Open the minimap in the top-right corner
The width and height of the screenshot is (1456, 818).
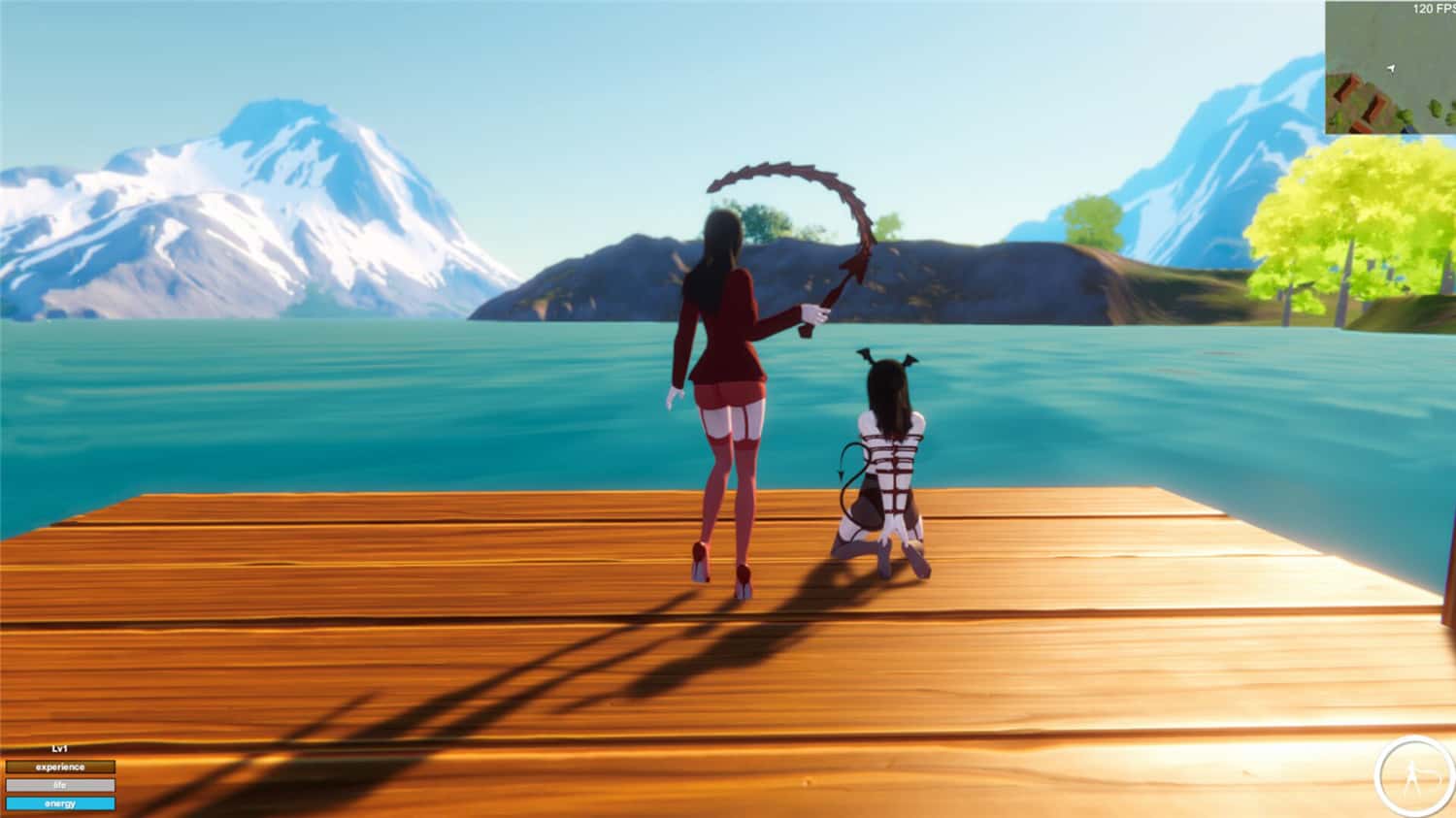1393,68
